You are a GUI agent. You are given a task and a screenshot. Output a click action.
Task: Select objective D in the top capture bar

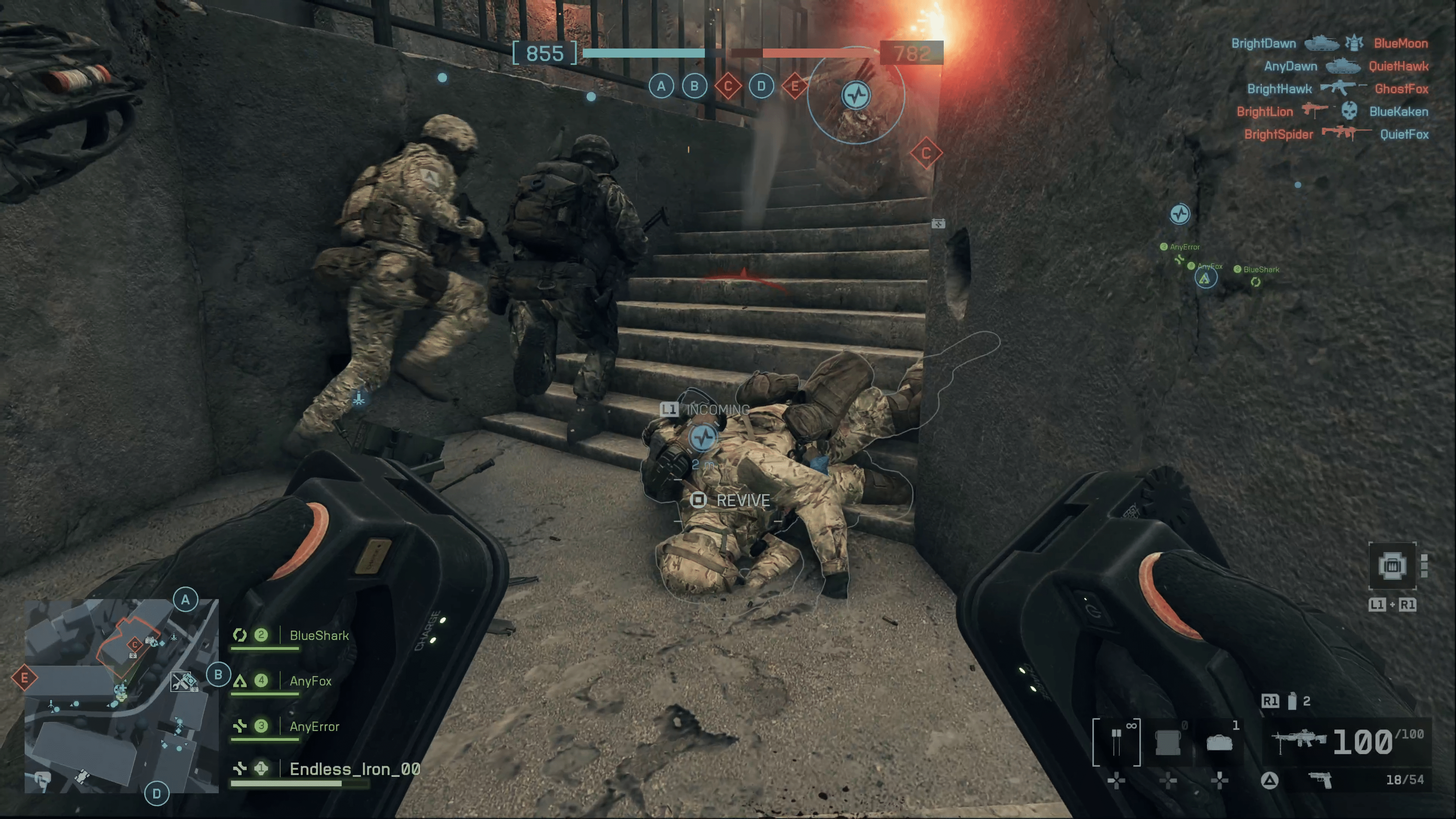[x=761, y=86]
